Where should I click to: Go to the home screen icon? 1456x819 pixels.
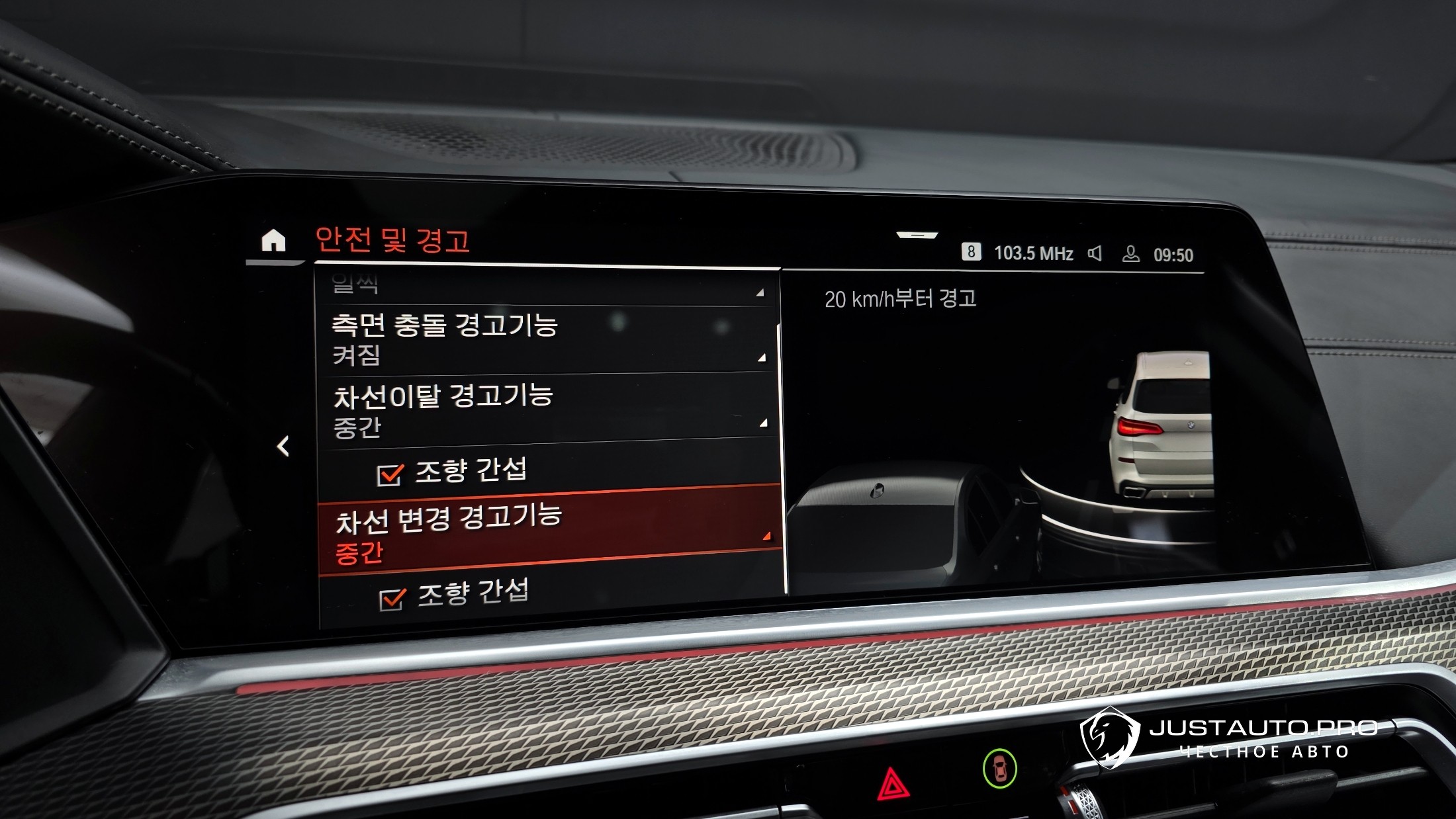(273, 241)
